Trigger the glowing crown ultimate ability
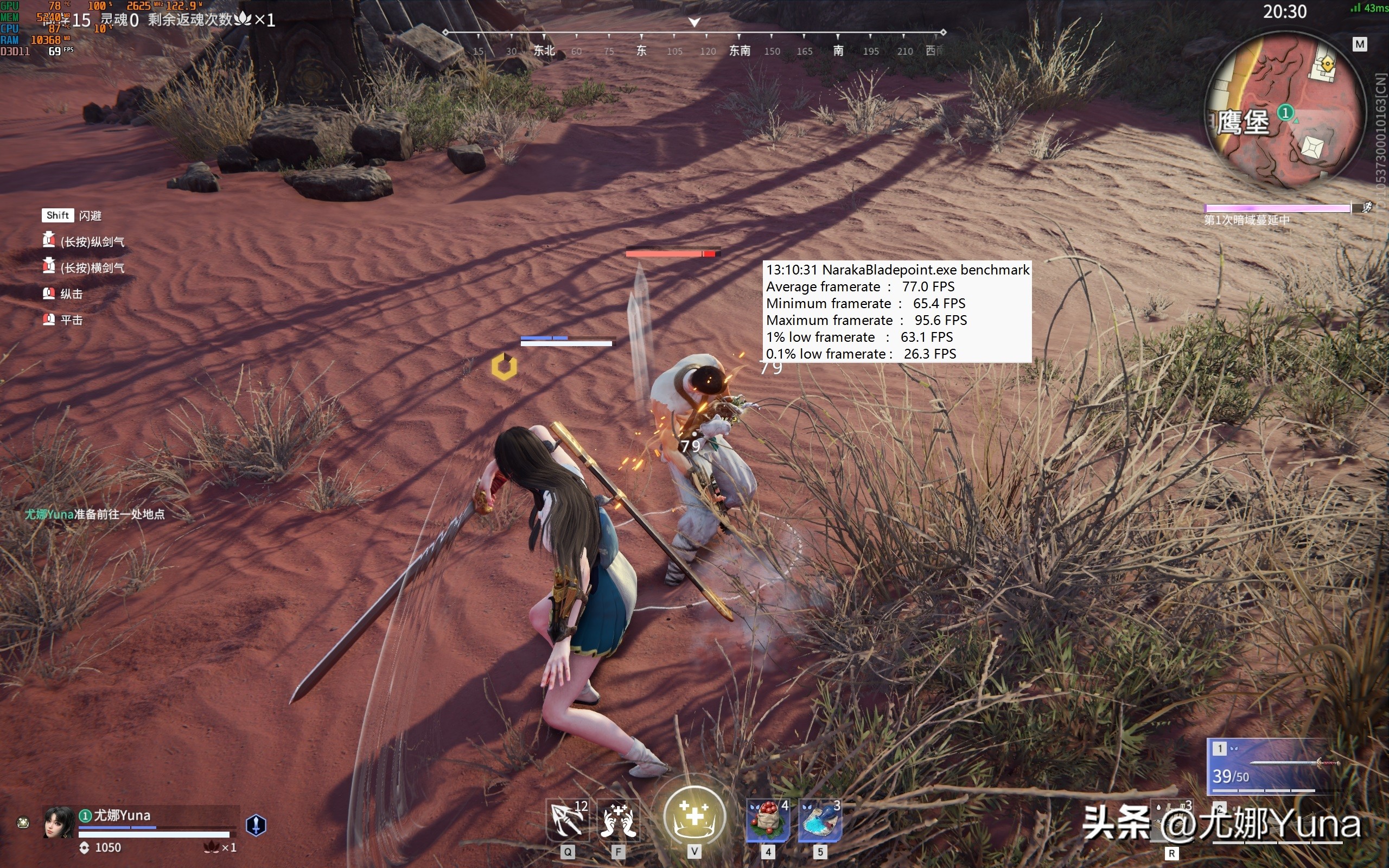 click(694, 816)
